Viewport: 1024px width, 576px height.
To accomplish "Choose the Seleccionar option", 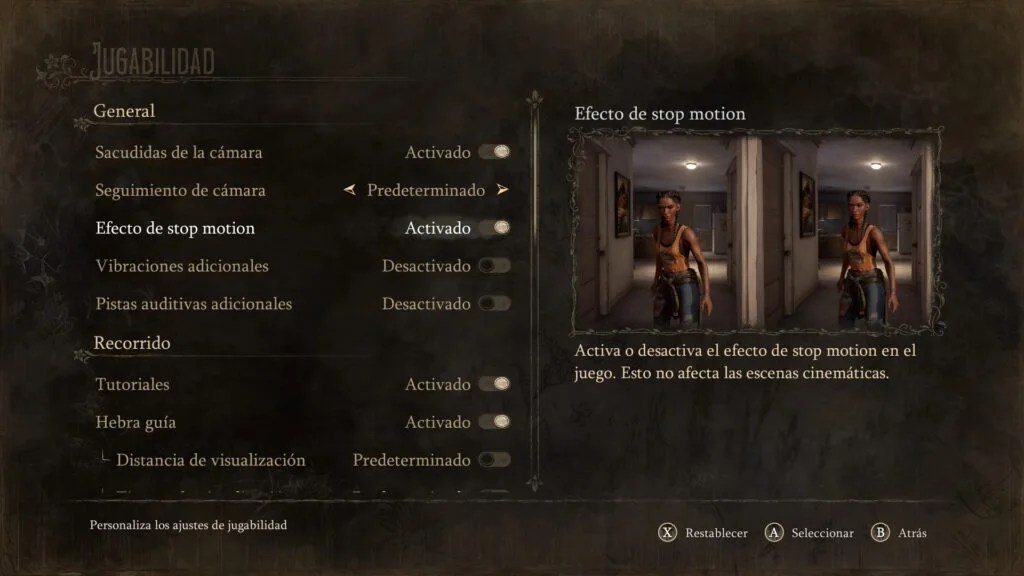I will click(x=810, y=533).
